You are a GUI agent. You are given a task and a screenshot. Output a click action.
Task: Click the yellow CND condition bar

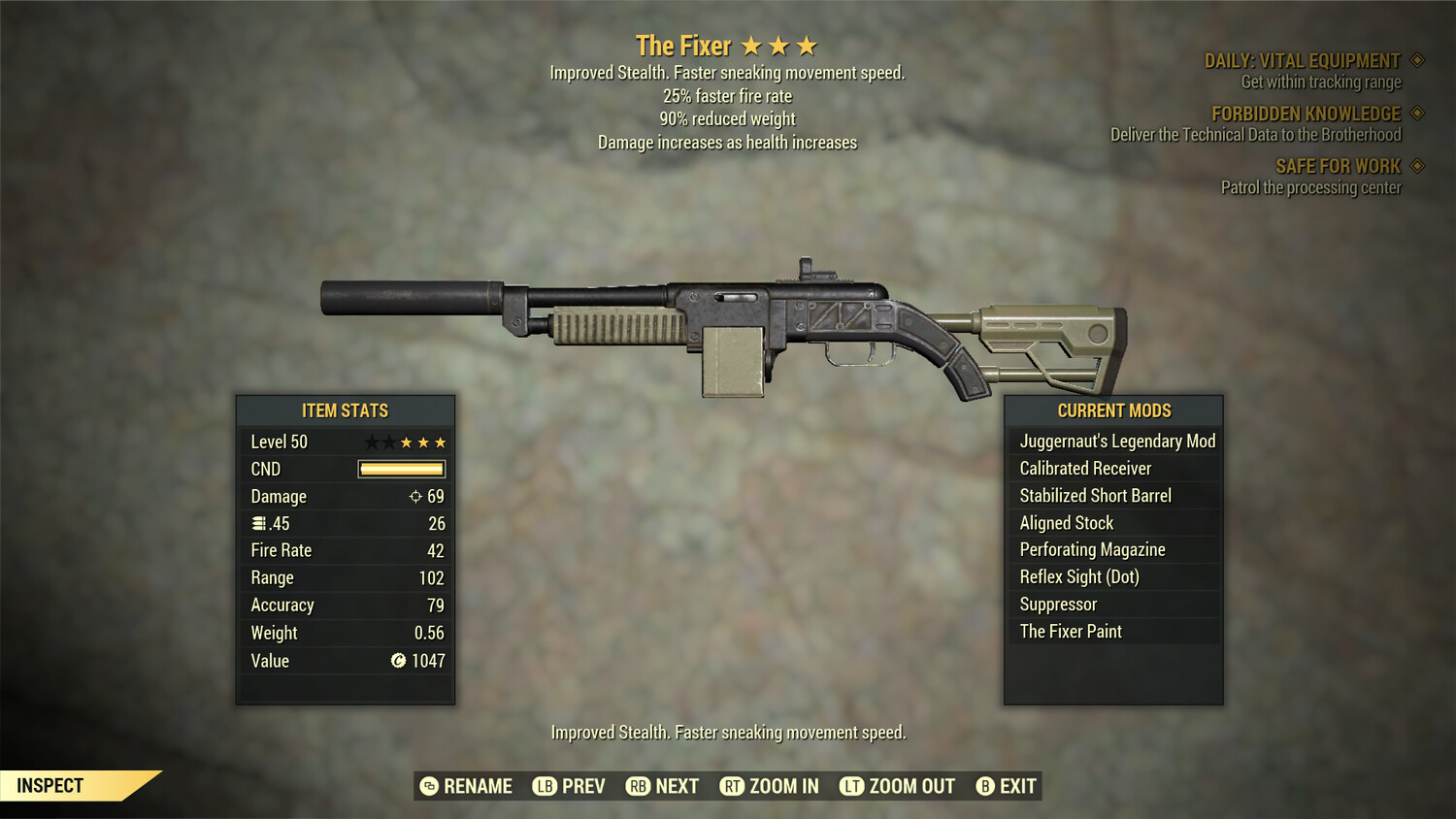401,469
